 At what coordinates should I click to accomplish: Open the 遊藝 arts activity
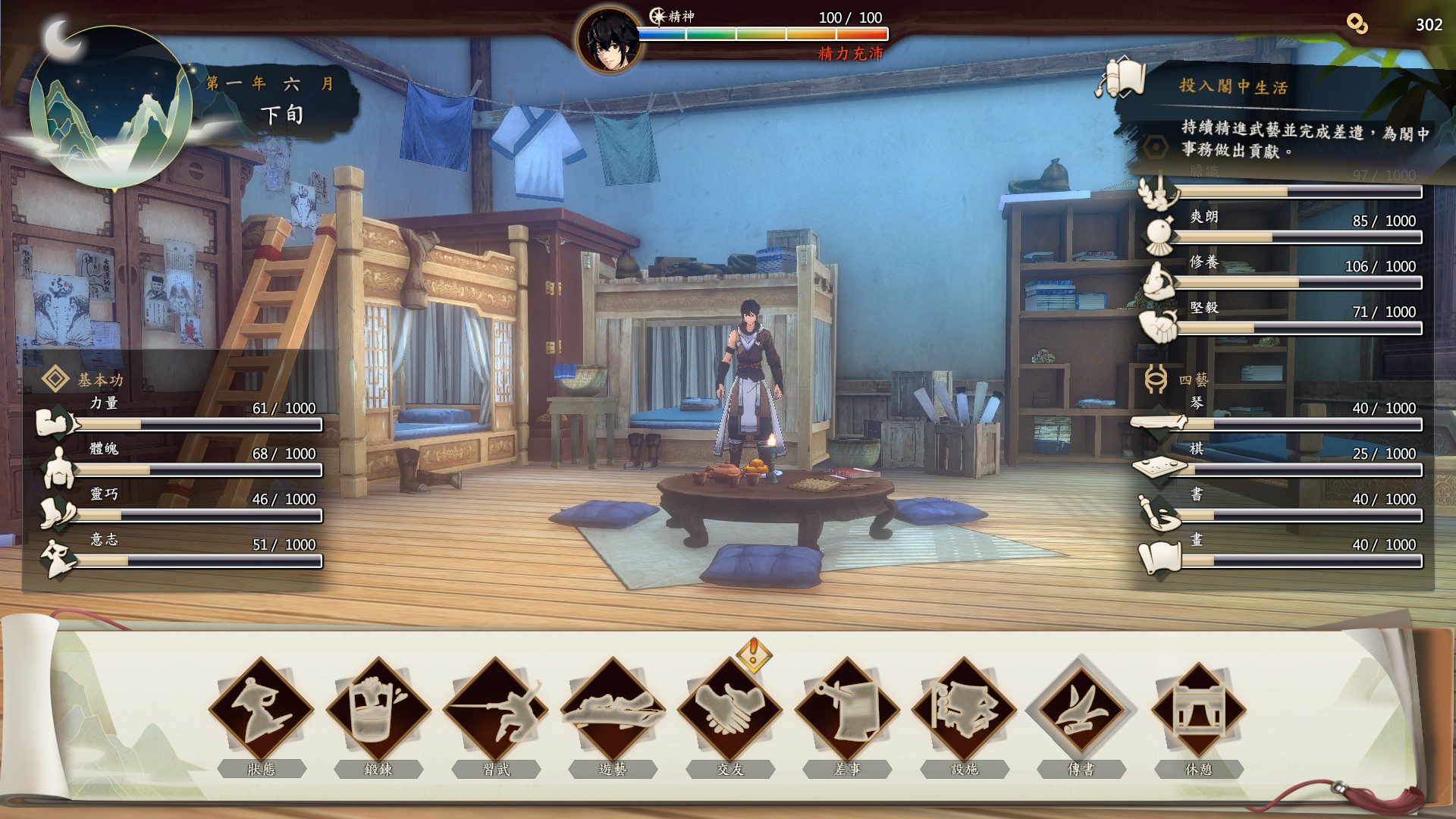click(613, 711)
